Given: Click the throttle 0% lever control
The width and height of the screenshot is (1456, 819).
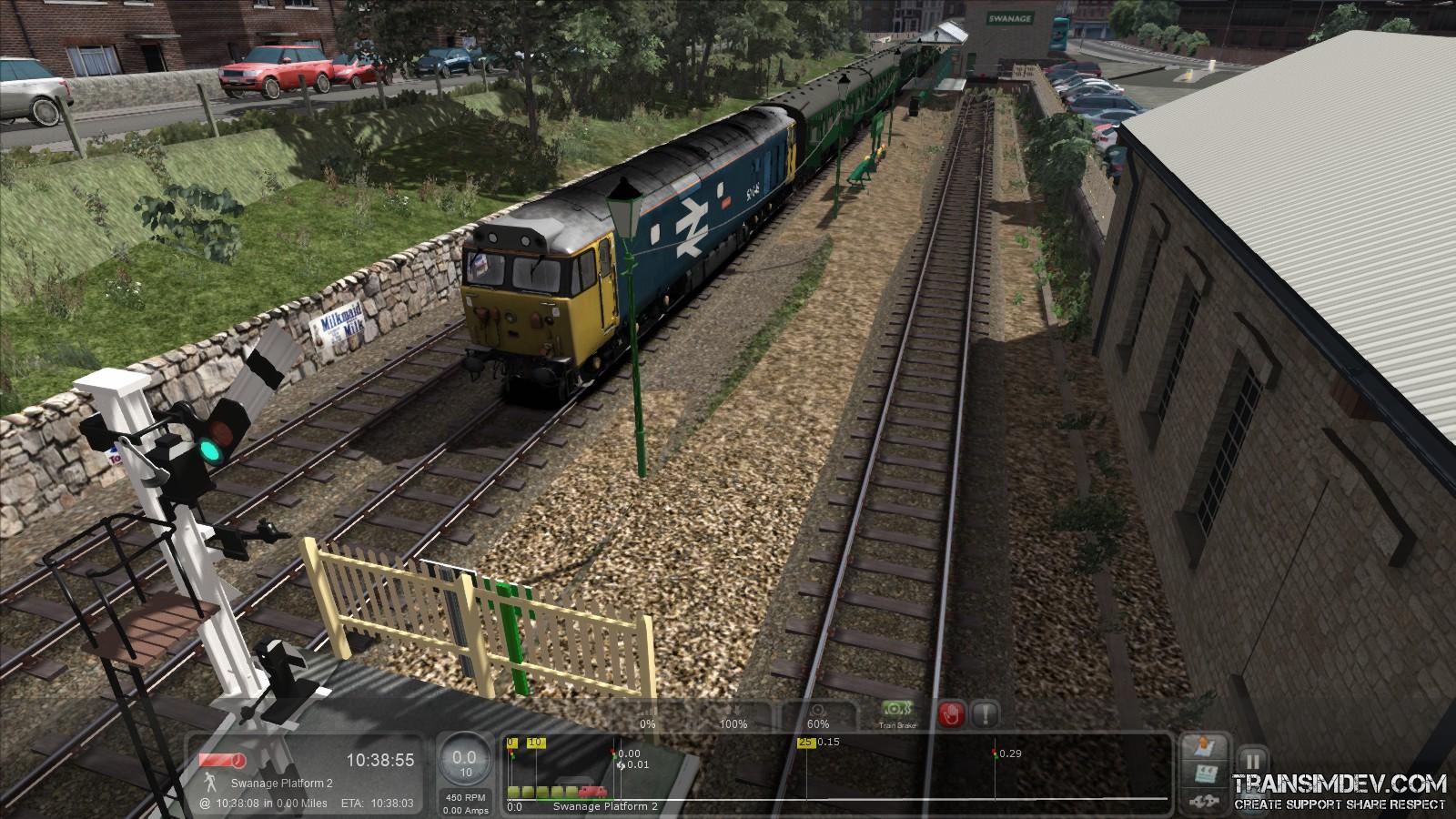Looking at the screenshot, I should tap(647, 717).
